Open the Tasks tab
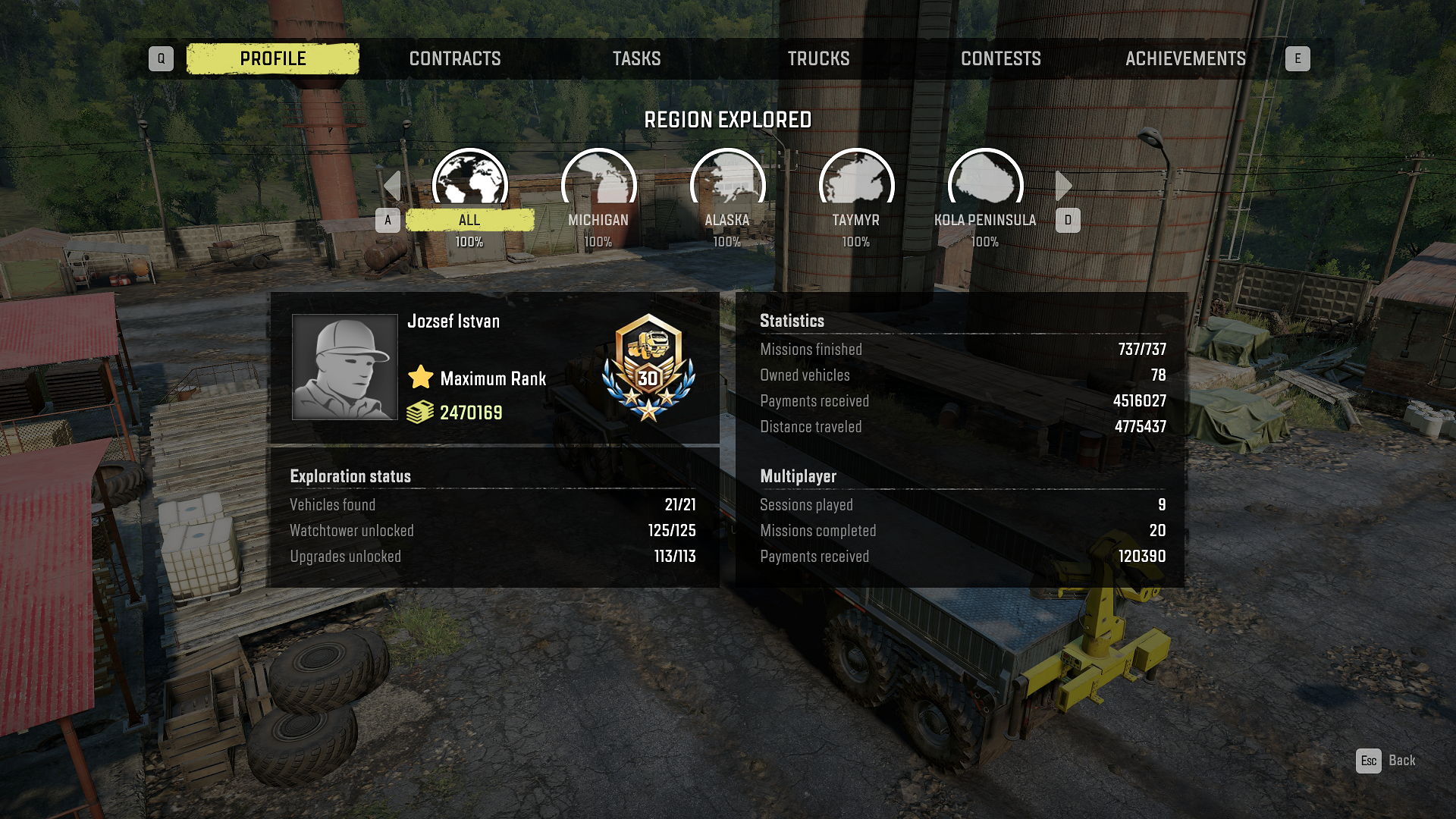Viewport: 1456px width, 819px height. 636,58
